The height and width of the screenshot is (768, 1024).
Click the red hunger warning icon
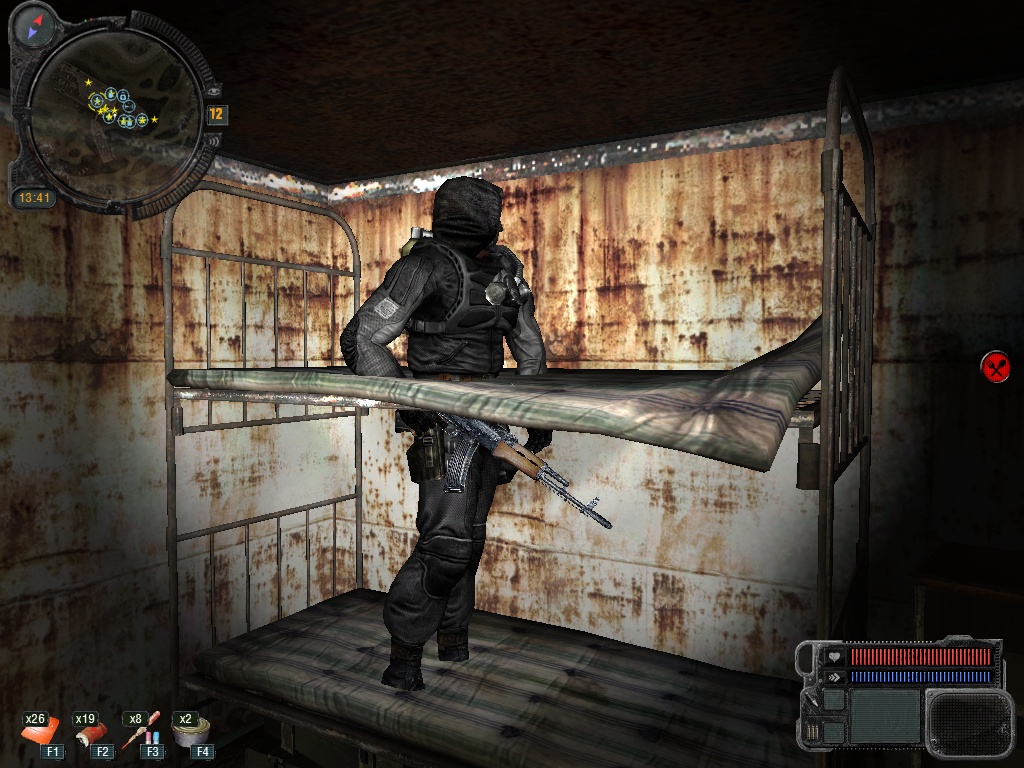[995, 367]
